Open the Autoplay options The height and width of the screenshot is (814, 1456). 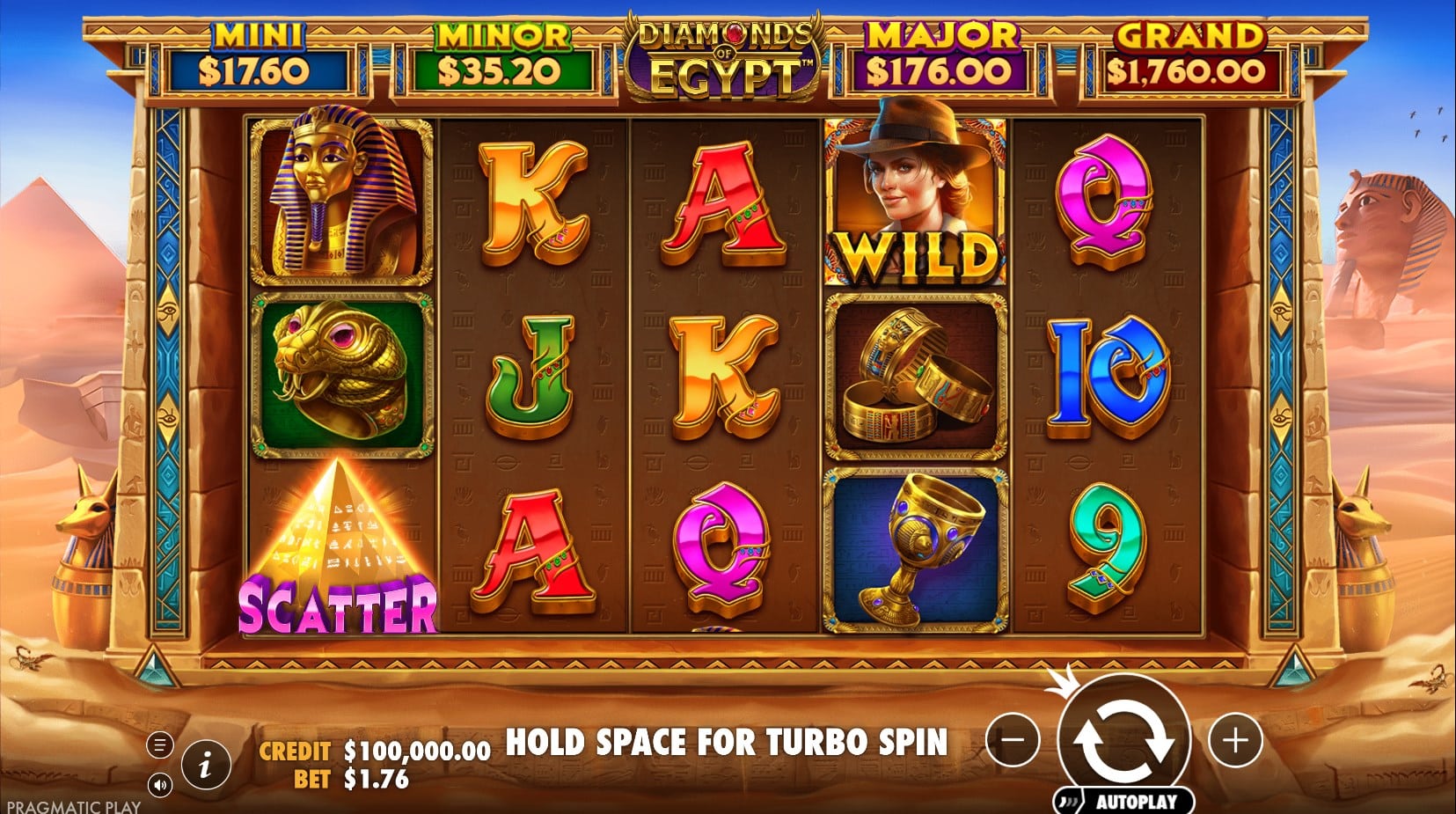pos(1125,801)
